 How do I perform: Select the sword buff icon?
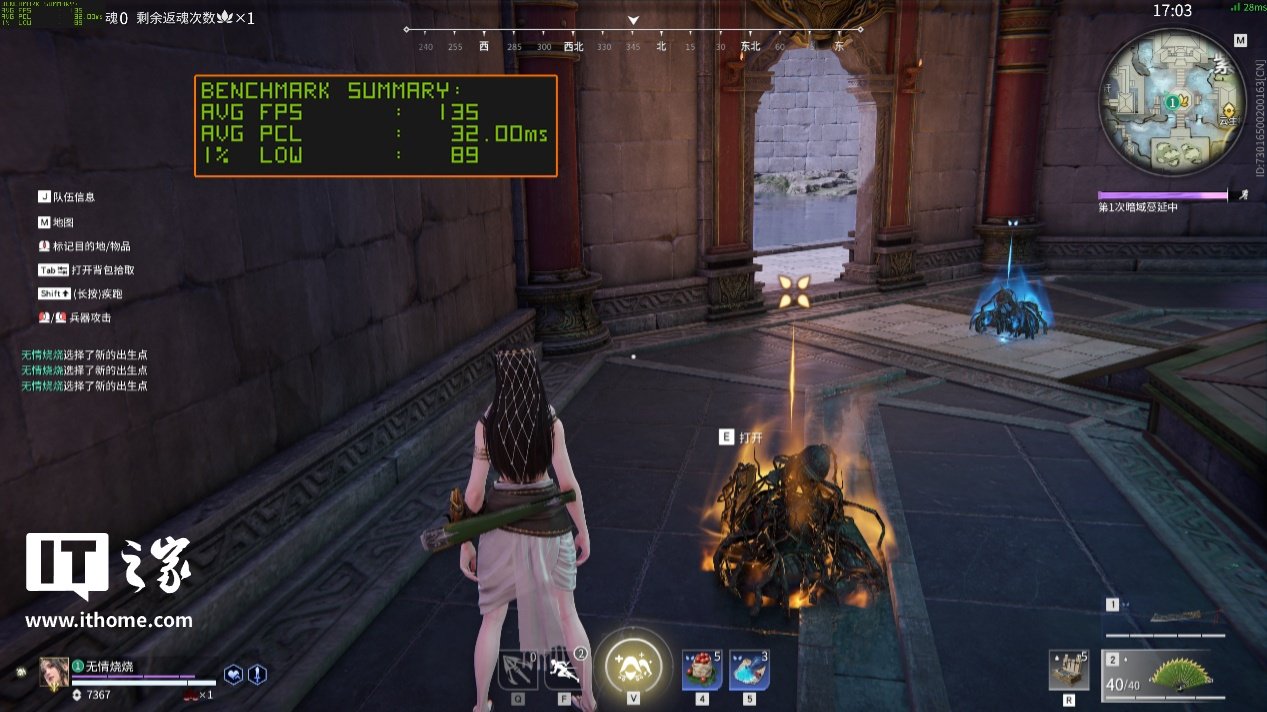[x=257, y=675]
